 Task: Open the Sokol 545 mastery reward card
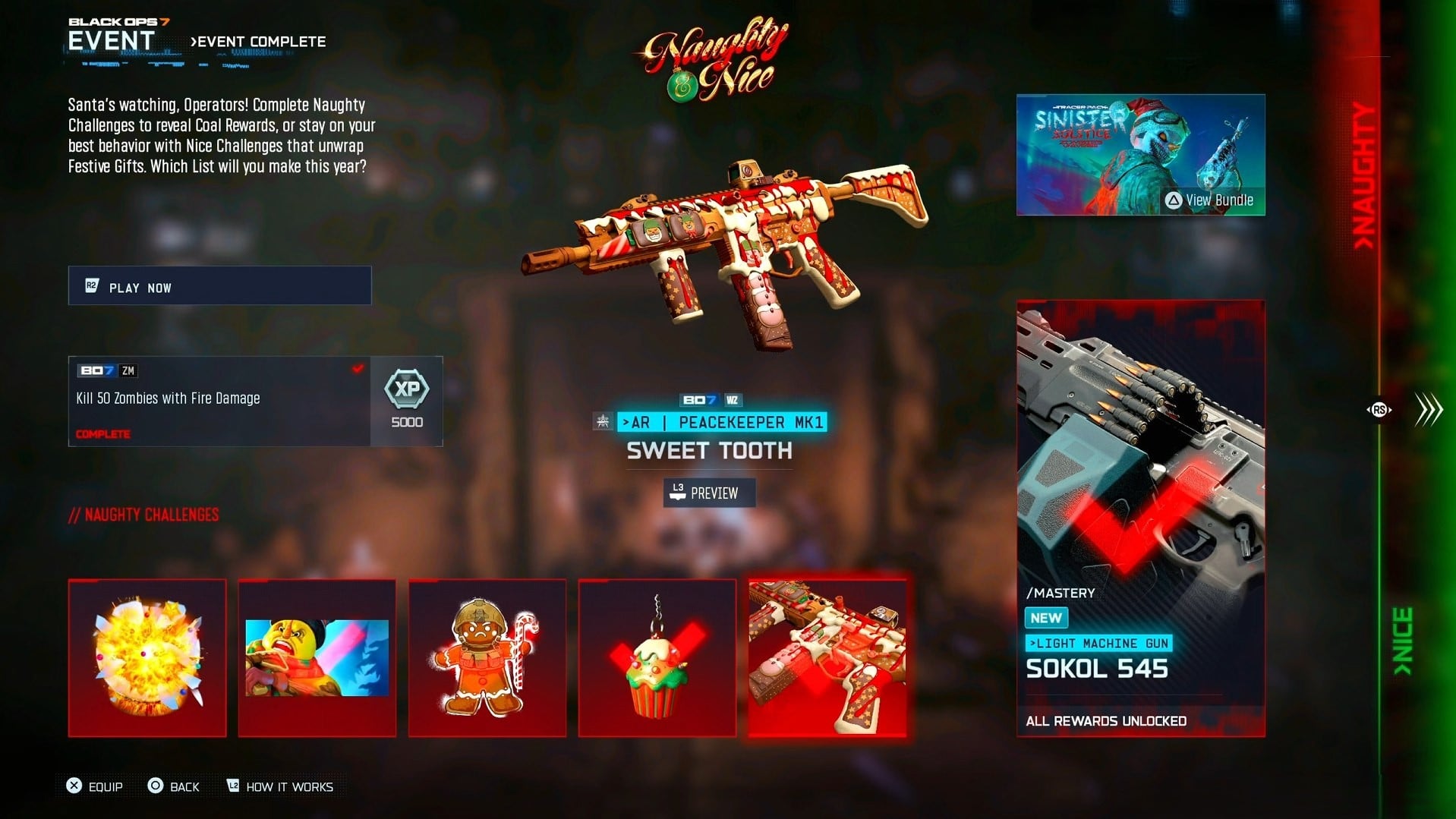click(x=1140, y=518)
